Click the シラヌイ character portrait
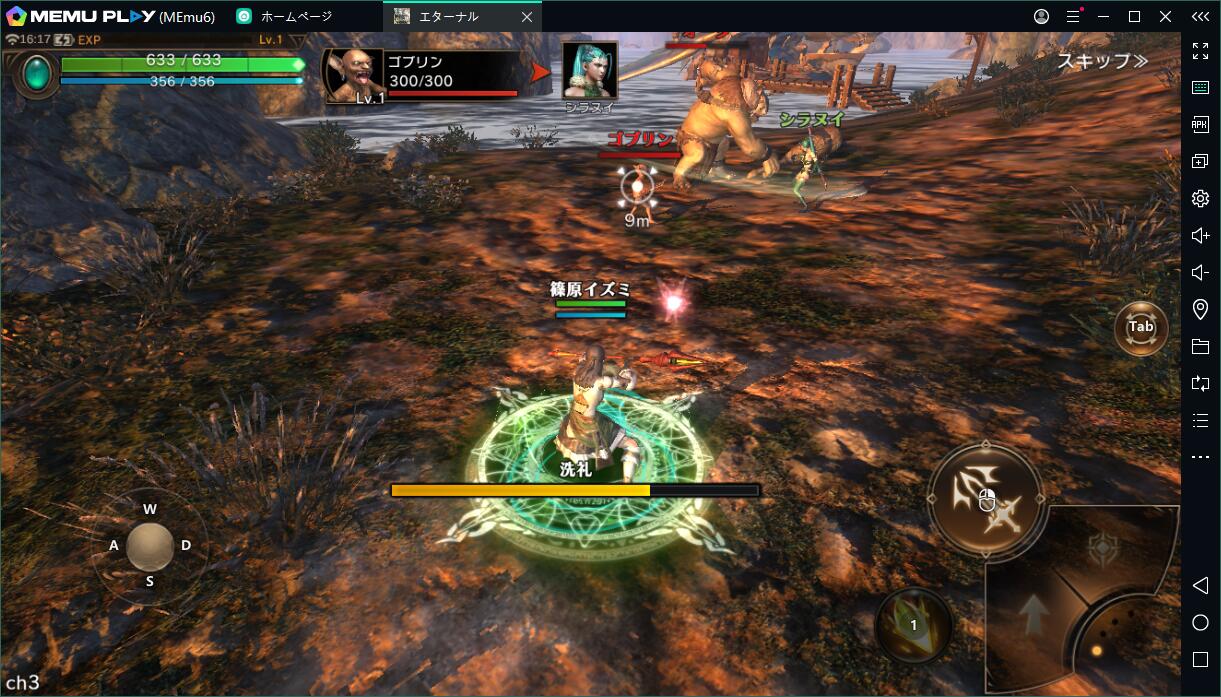Viewport: 1221px width, 697px height. click(590, 70)
